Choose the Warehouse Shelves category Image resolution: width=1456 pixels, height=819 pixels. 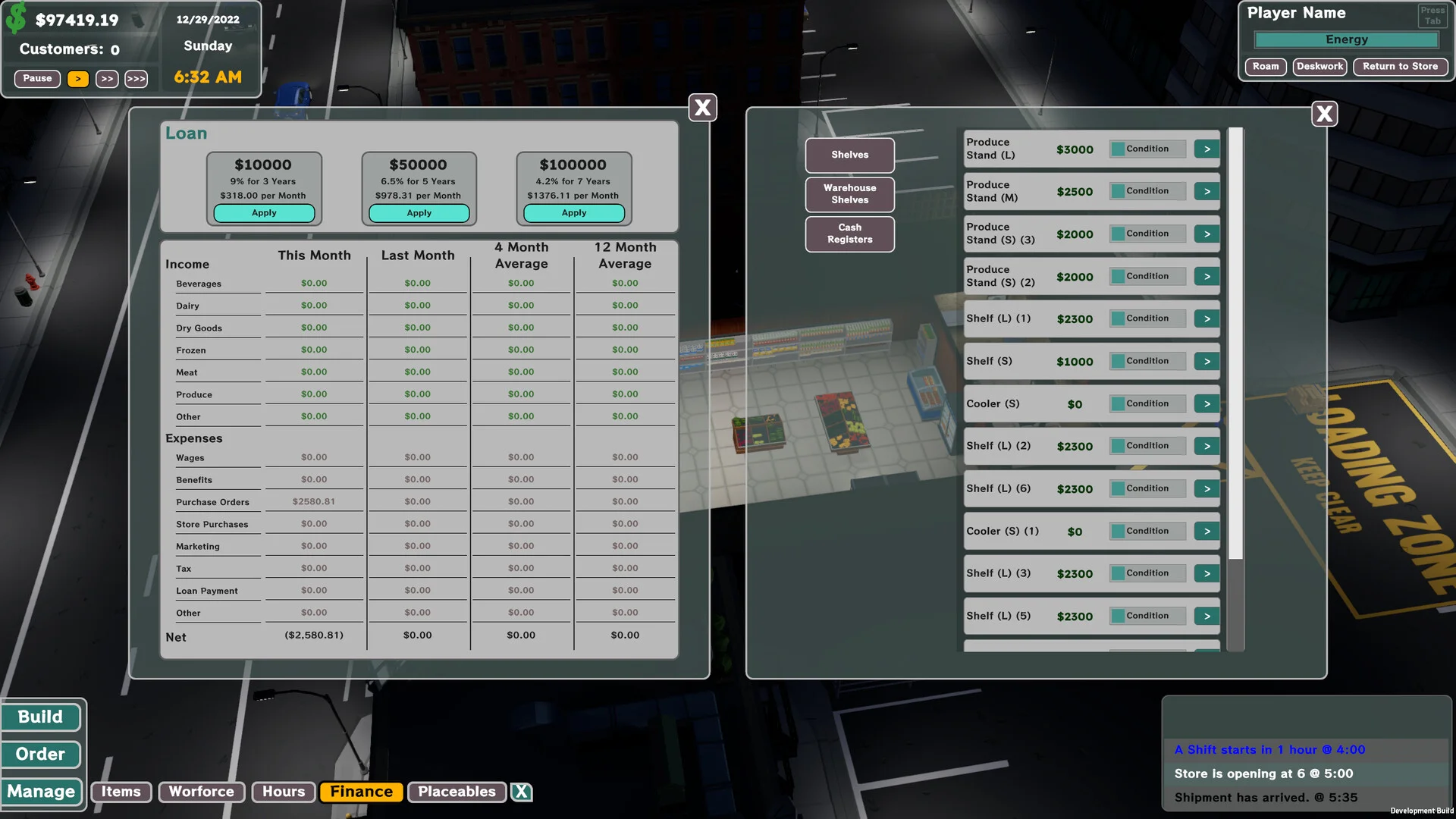(x=849, y=194)
